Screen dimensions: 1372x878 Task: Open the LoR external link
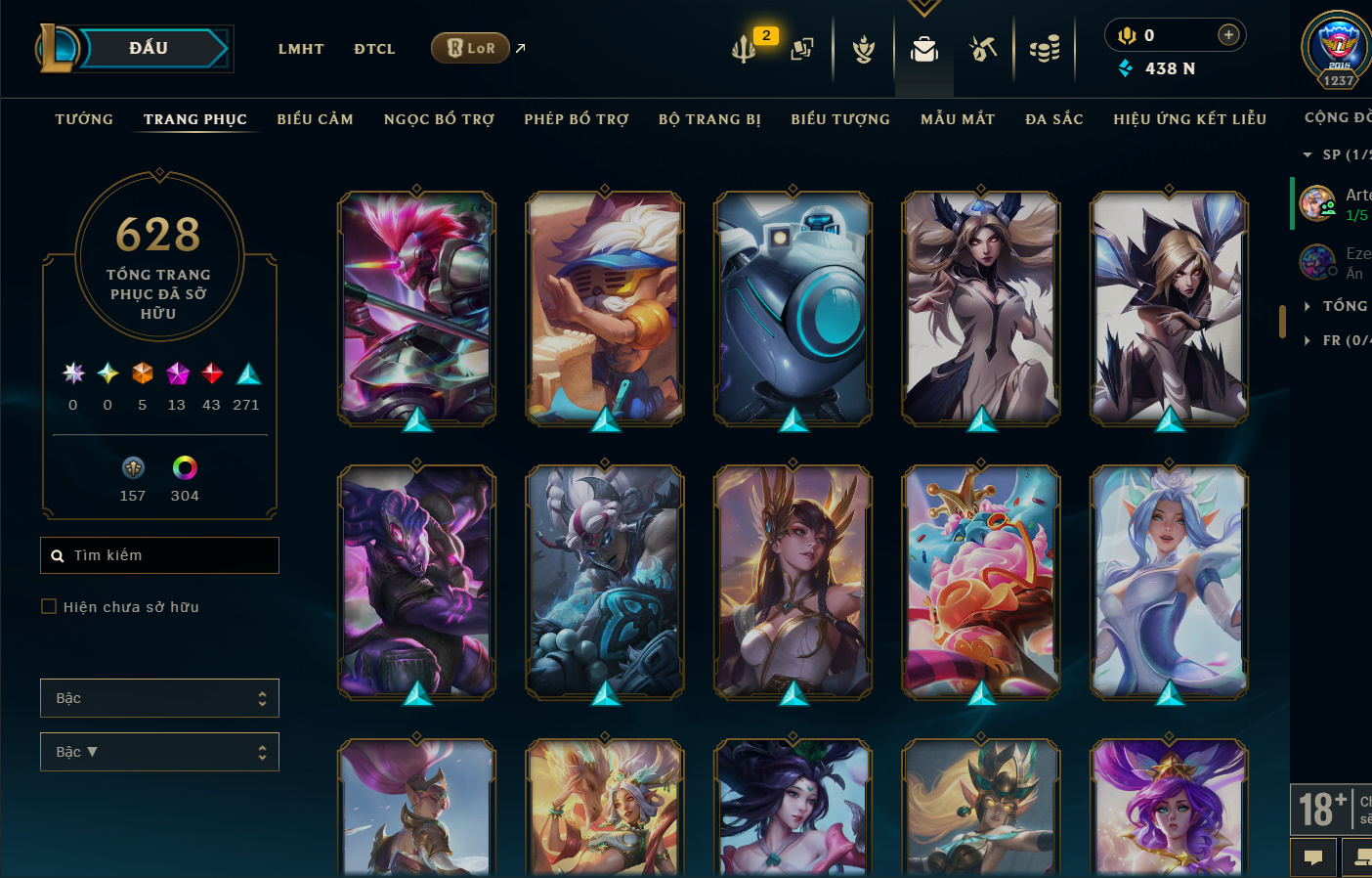tap(471, 48)
